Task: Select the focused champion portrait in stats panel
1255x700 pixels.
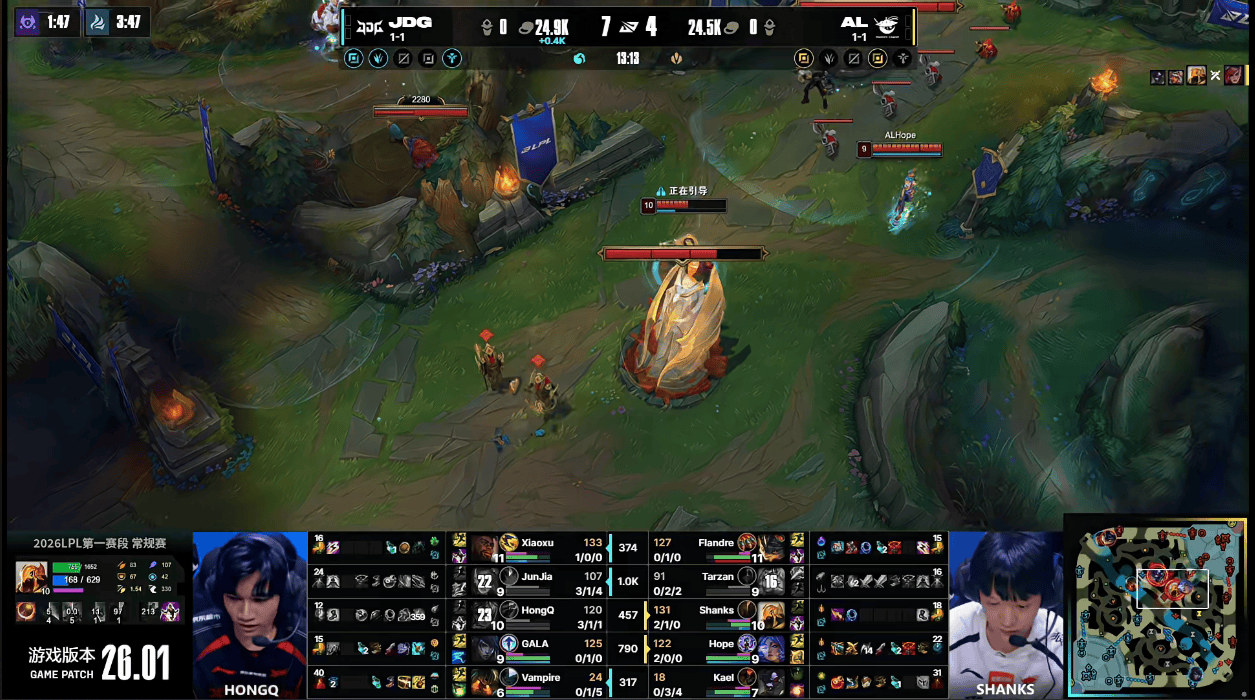Action: click(31, 577)
